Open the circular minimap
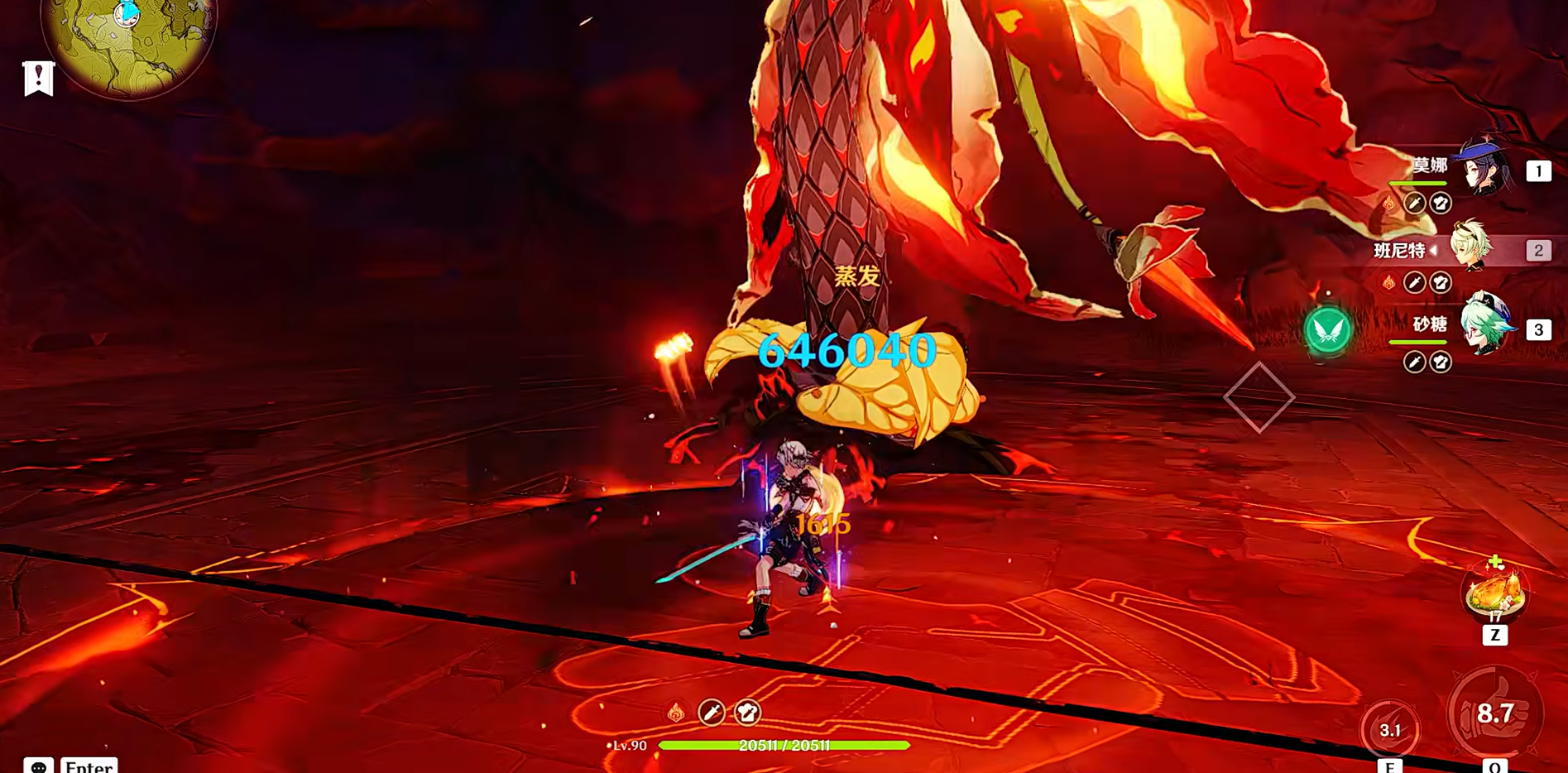The width and height of the screenshot is (1568, 773). 128,41
